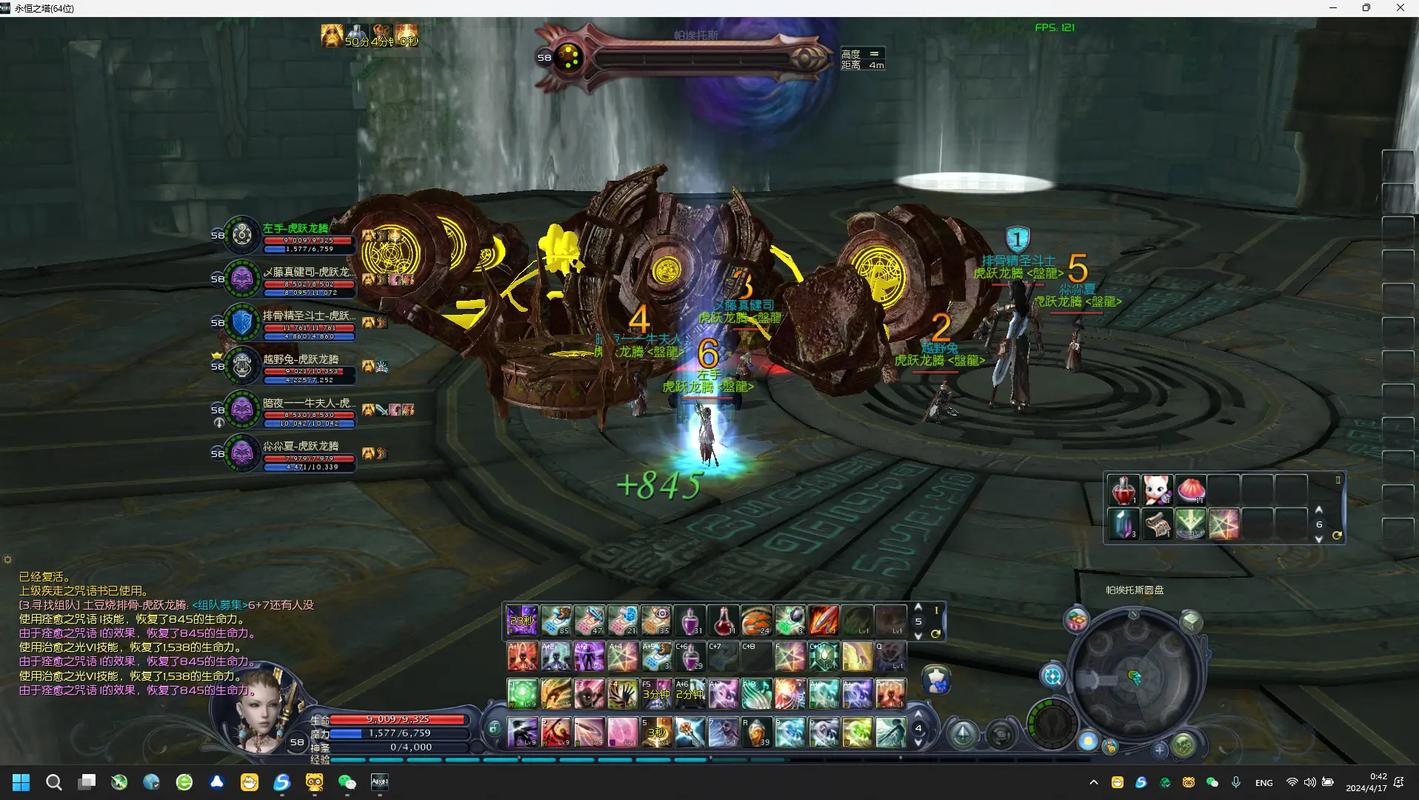Use the pink shell item slot

(1190, 490)
